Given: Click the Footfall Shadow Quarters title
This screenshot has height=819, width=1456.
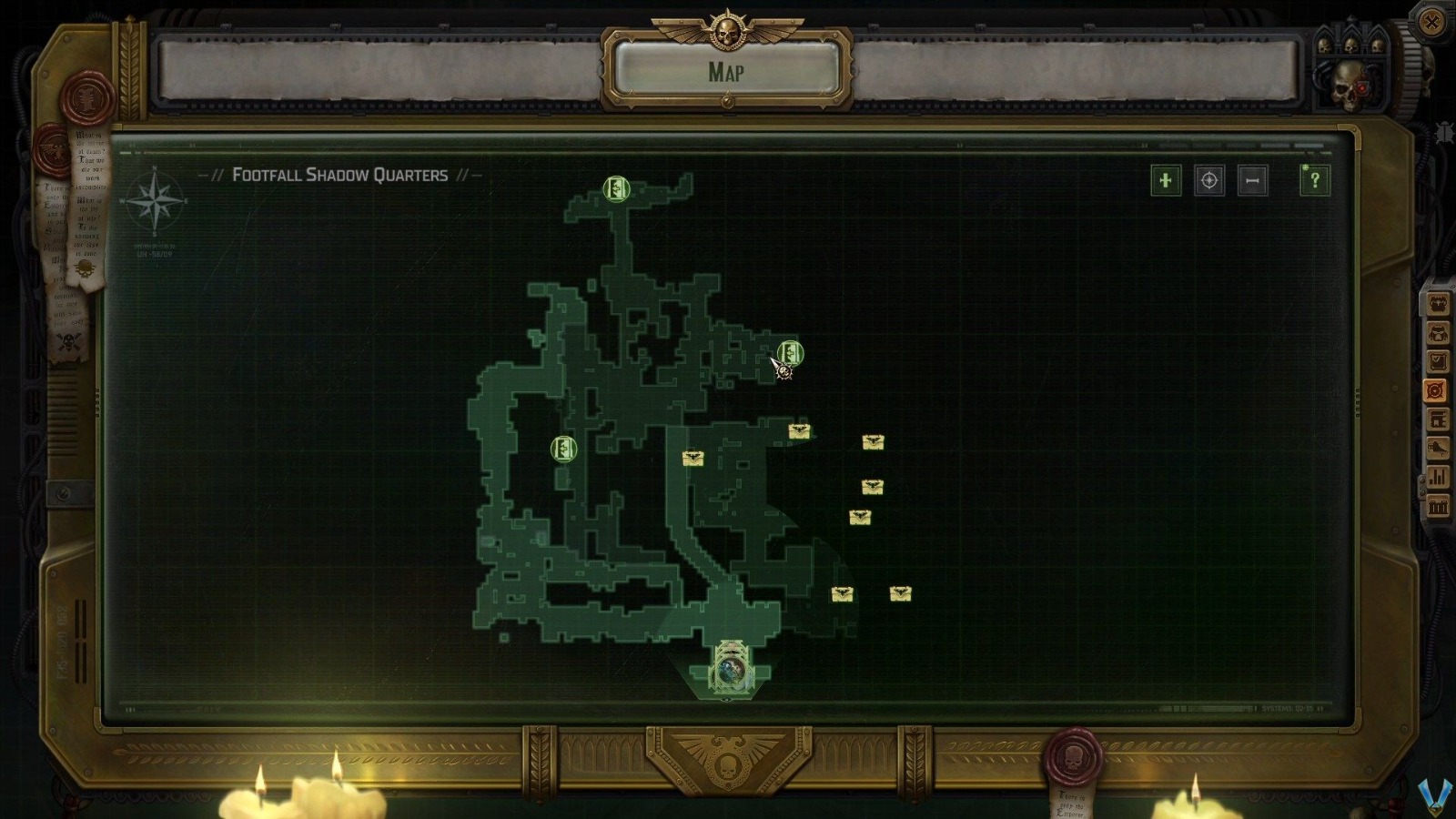Looking at the screenshot, I should [341, 173].
